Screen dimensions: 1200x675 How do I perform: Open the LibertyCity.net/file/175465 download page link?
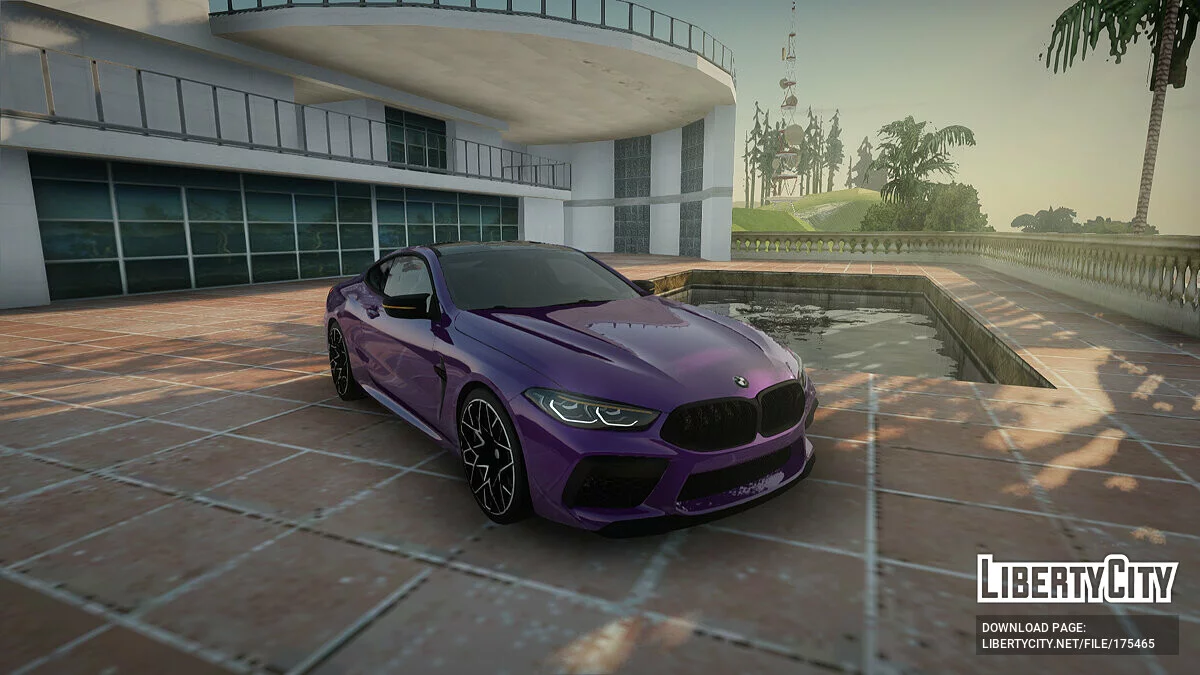pyautogui.click(x=1068, y=644)
